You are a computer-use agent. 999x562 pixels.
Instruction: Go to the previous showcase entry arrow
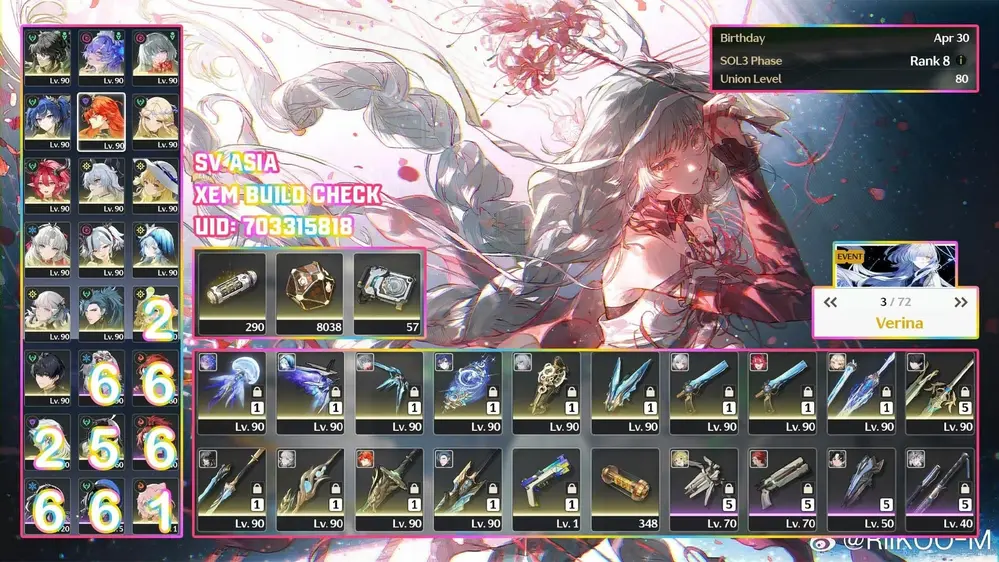(x=830, y=302)
